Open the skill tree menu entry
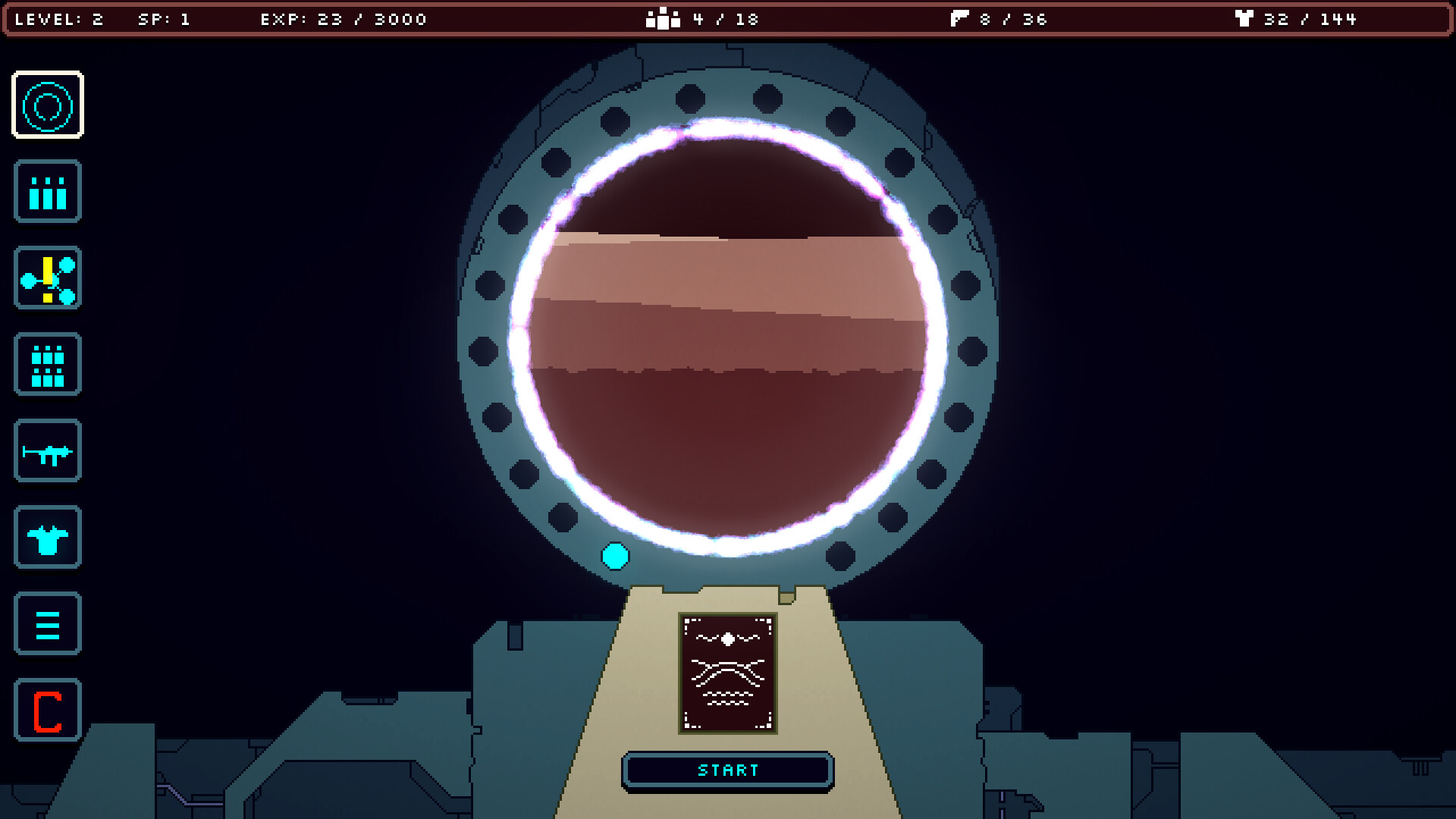Viewport: 1456px width, 819px height. 48,278
